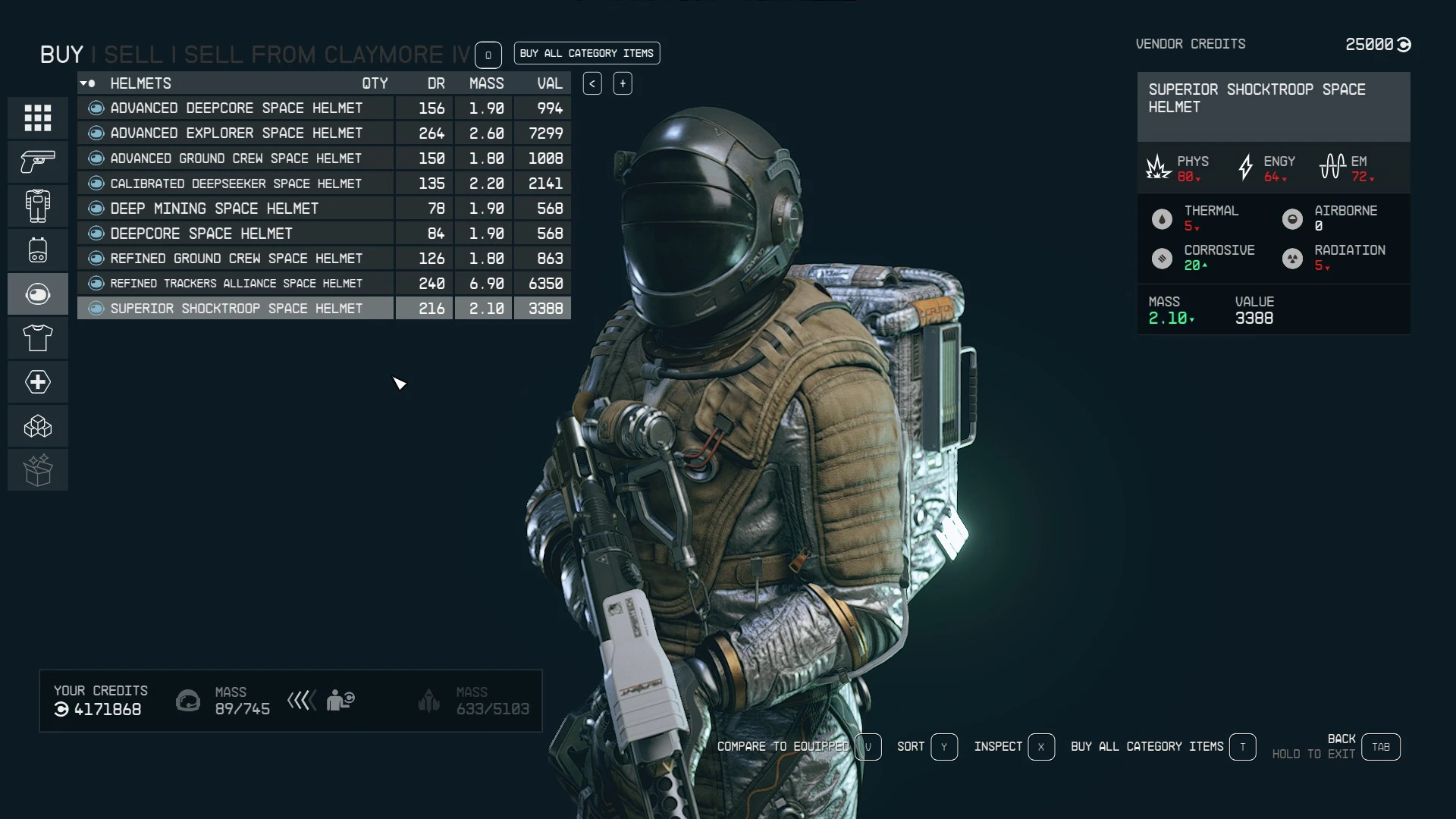Screen dimensions: 1456x819
Task: Sort list by VAL column header
Action: click(550, 83)
